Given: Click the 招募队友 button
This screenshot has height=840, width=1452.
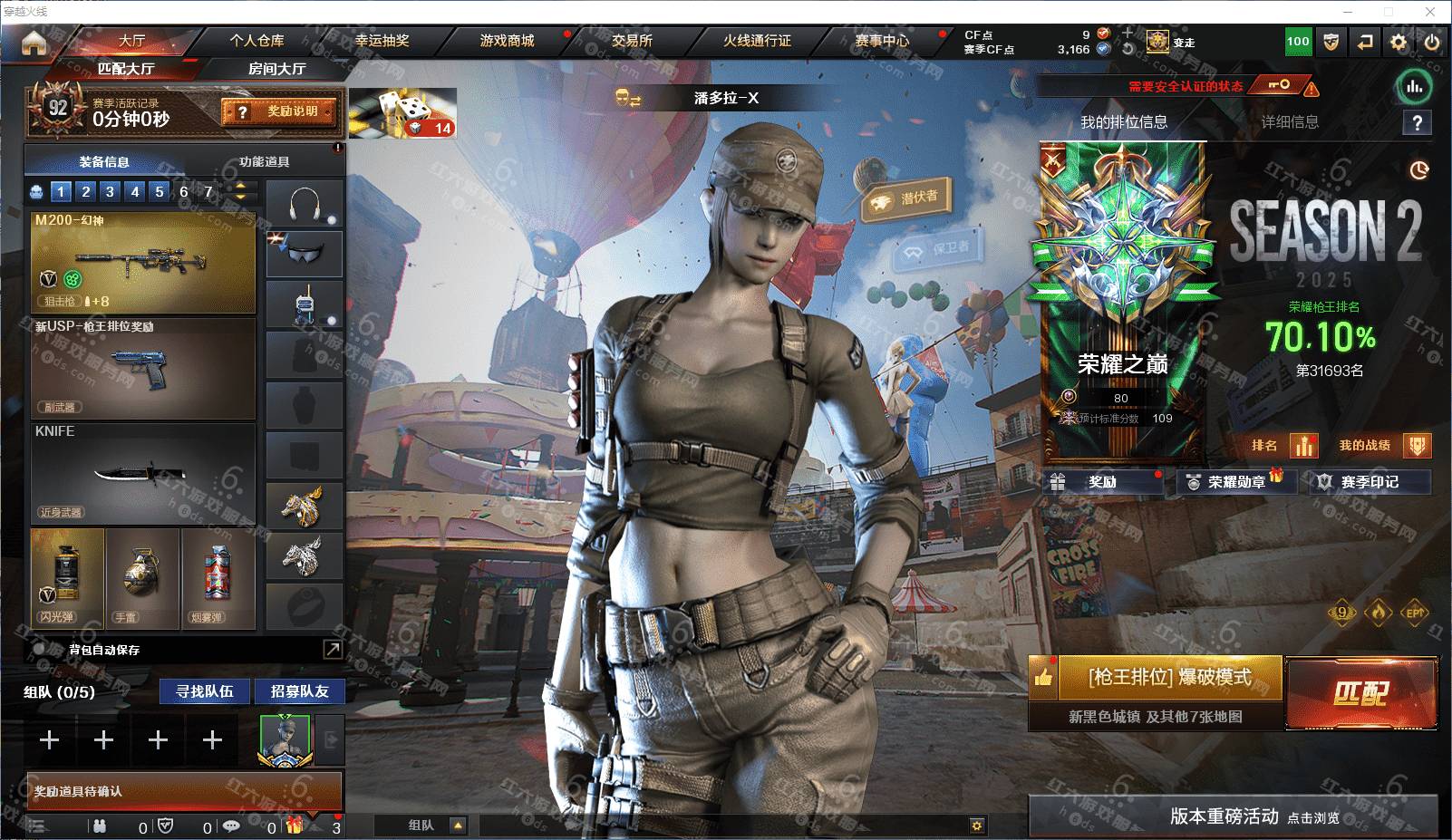Looking at the screenshot, I should coord(299,691).
